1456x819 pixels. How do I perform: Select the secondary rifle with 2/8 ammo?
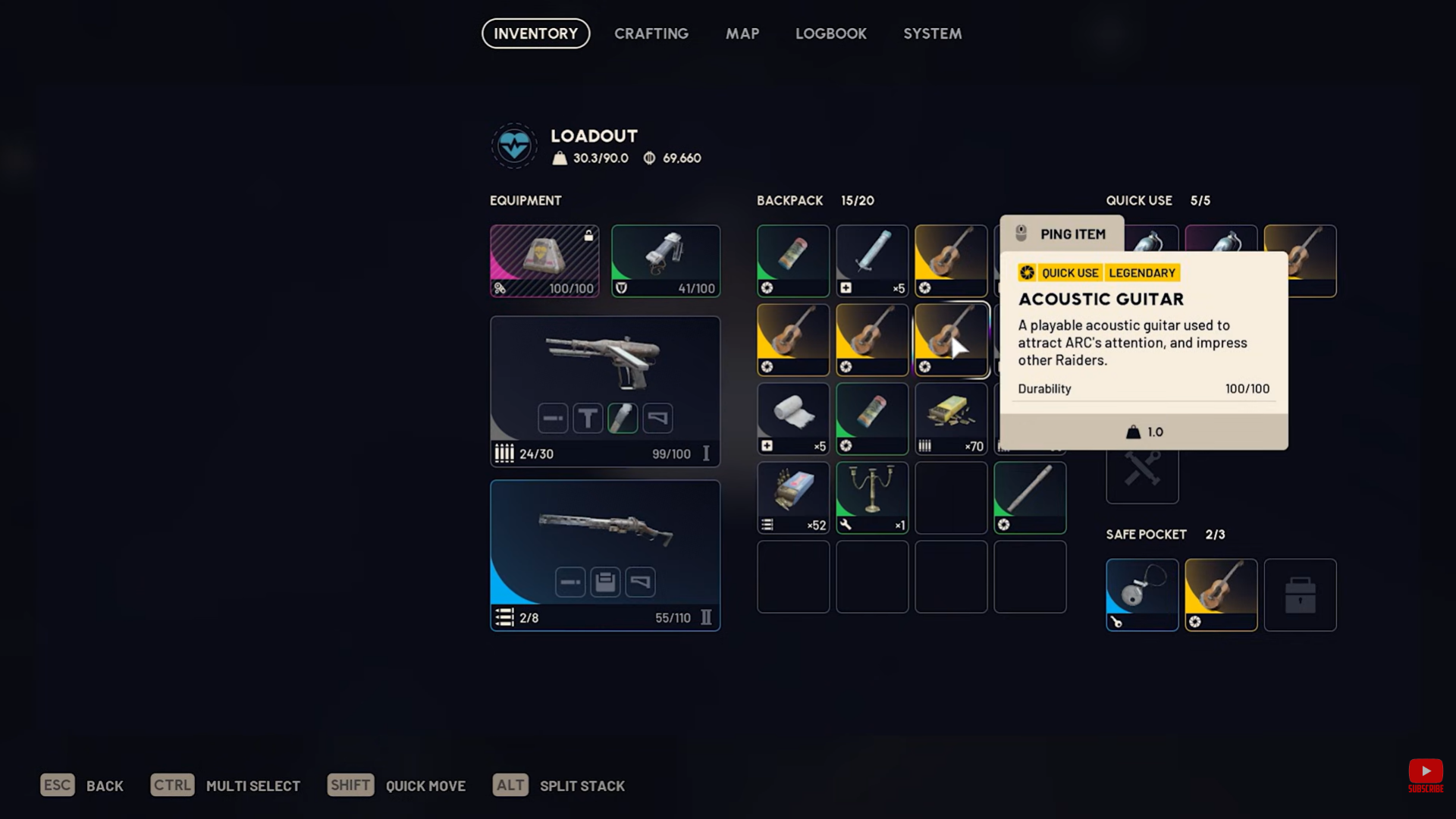pos(605,554)
